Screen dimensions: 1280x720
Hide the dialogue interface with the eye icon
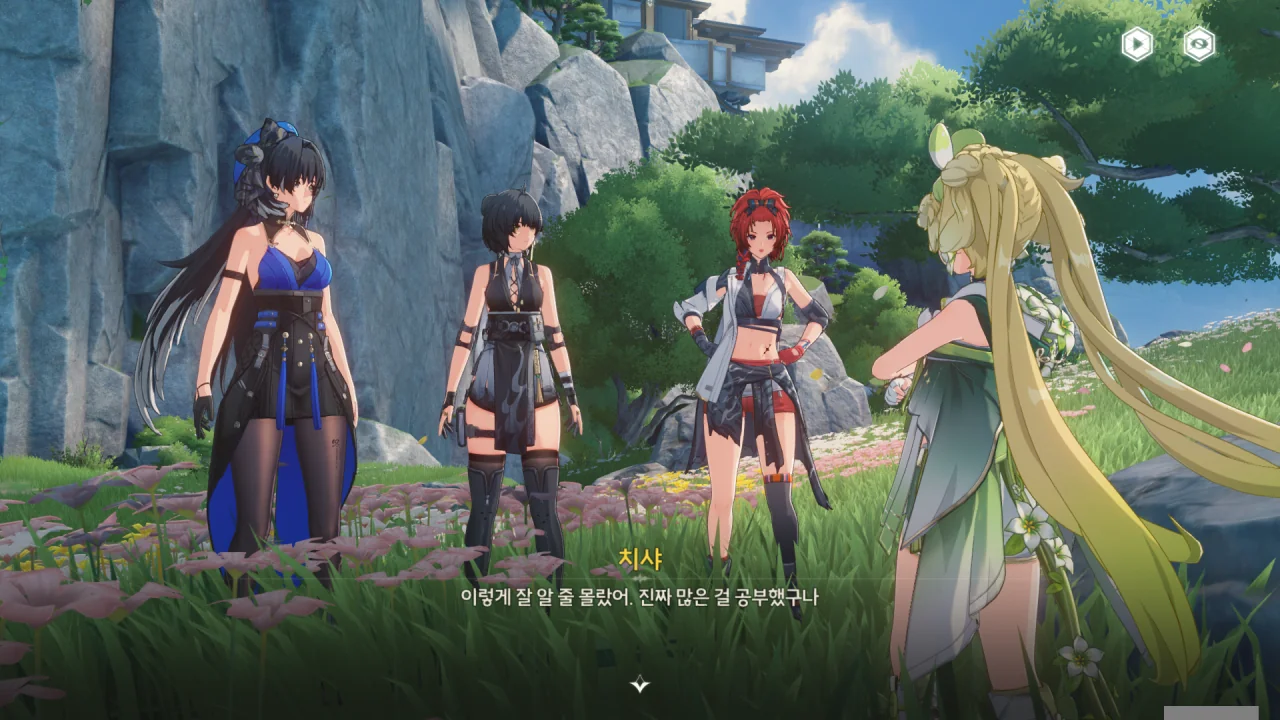tap(1199, 44)
